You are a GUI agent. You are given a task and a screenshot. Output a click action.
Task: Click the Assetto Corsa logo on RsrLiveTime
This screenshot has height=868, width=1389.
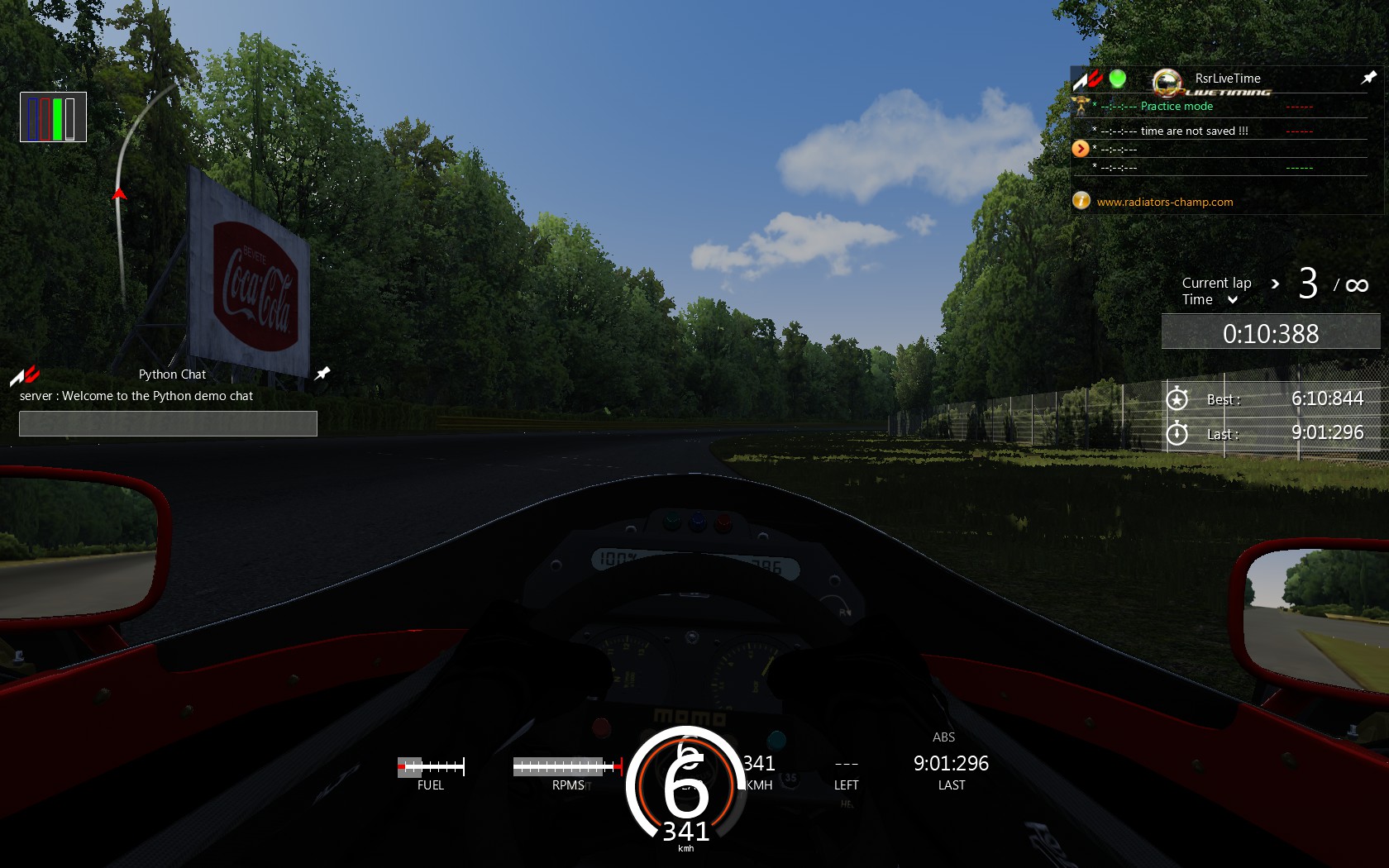pos(1087,79)
